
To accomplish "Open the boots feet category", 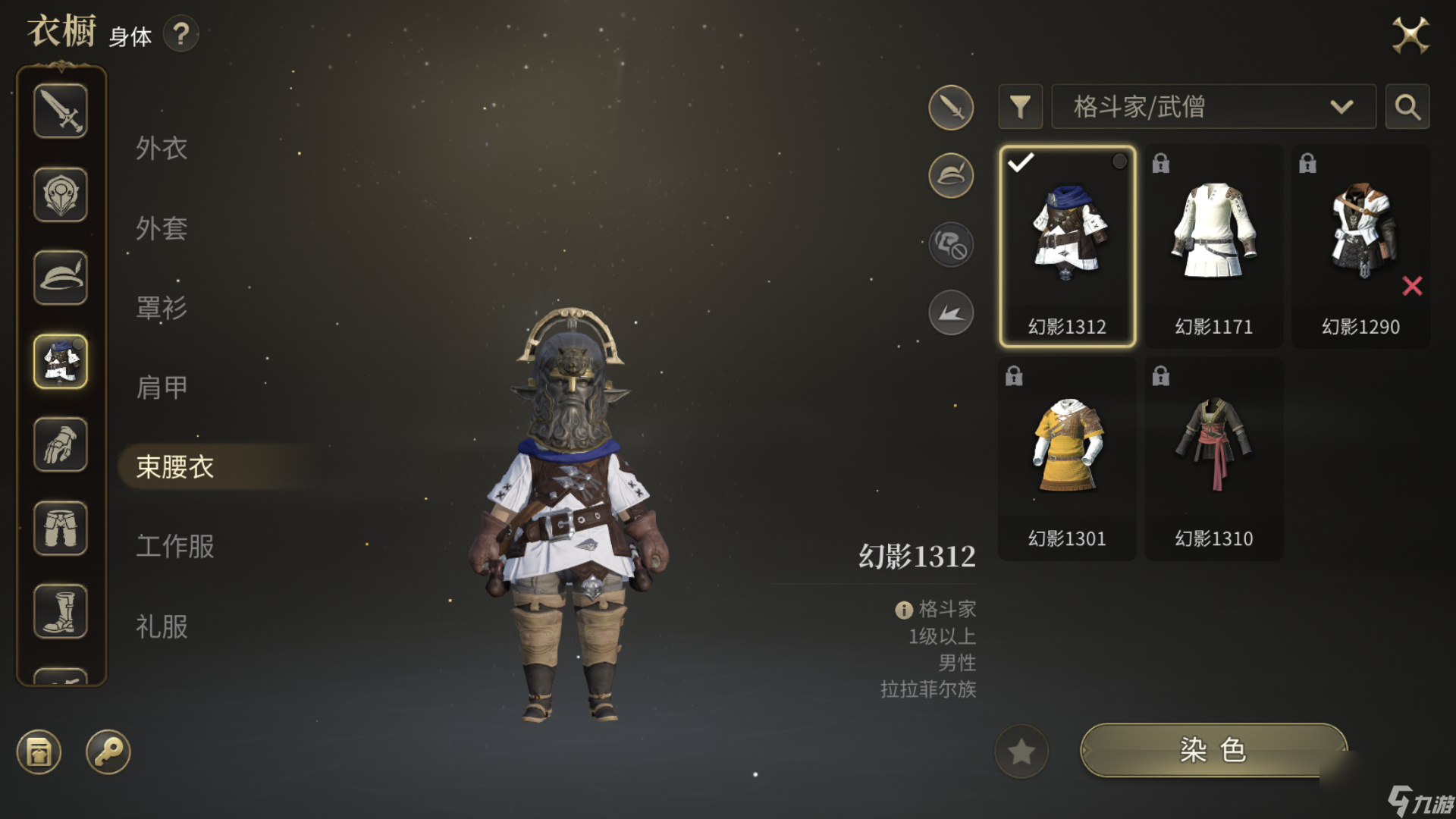I will (61, 612).
